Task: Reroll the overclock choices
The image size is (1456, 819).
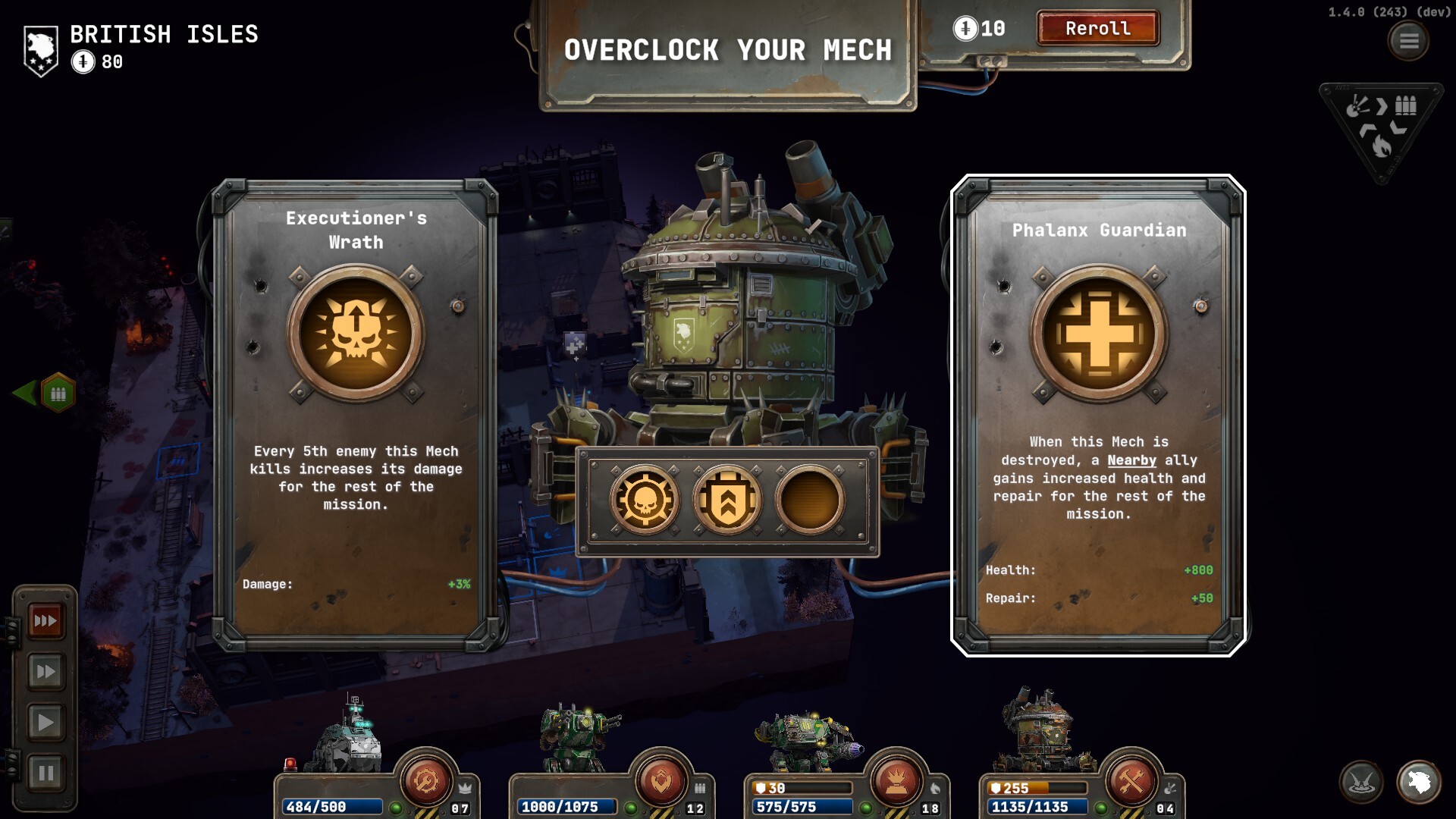Action: [x=1097, y=29]
